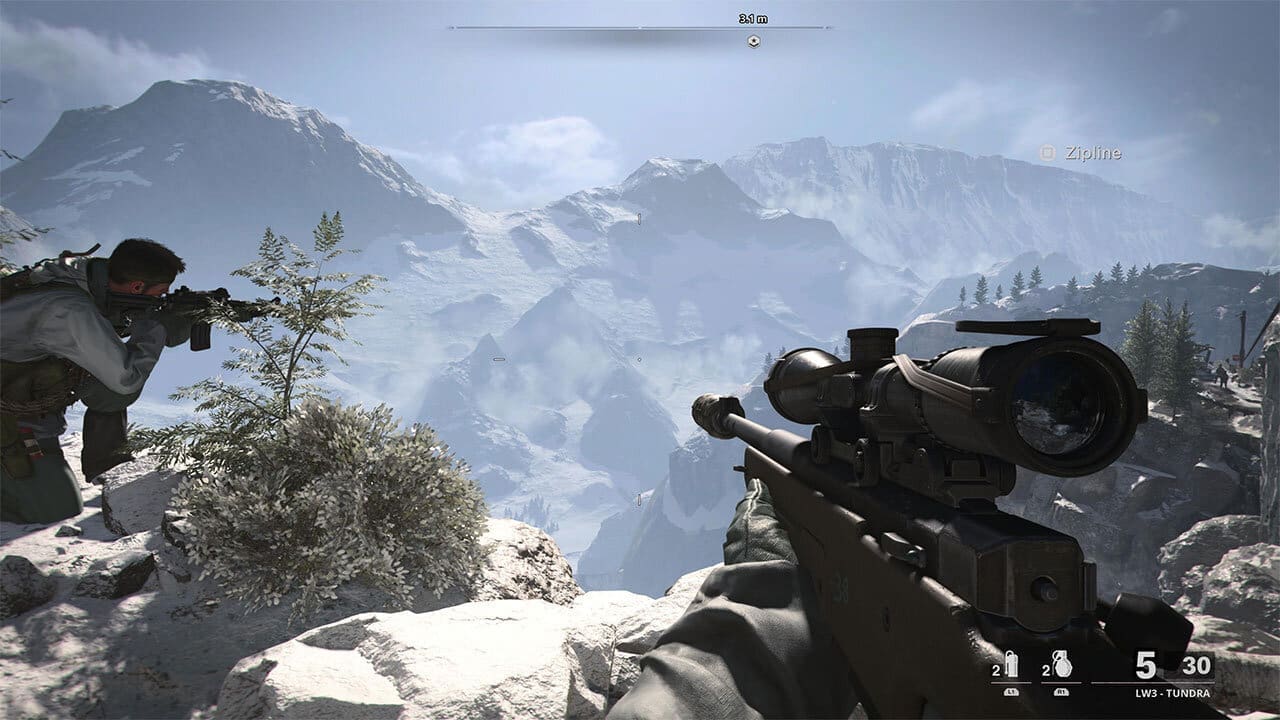
Task: Select the tactical canister equipment icon
Action: click(x=1011, y=665)
